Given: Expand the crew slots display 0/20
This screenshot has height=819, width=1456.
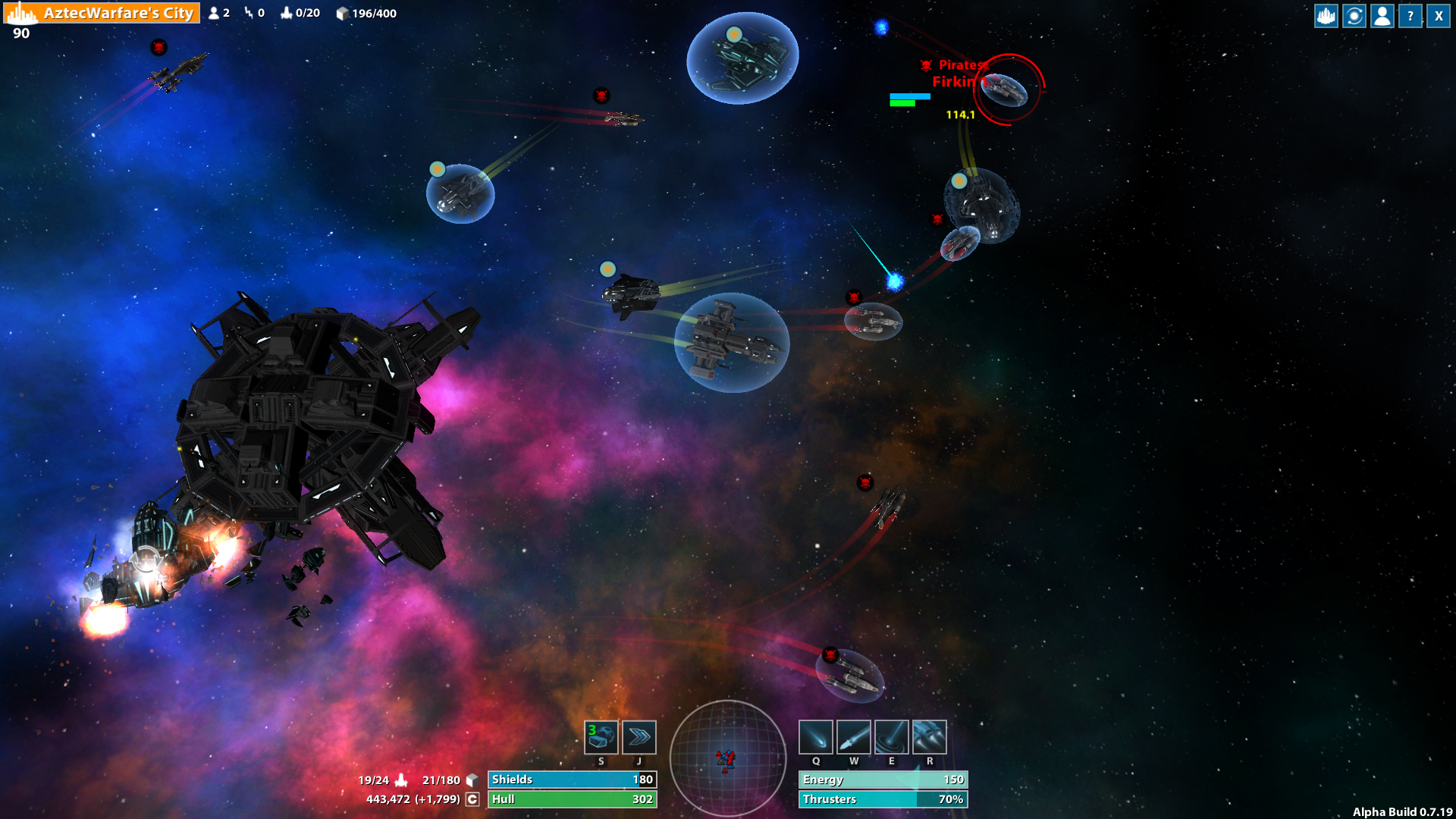Looking at the screenshot, I should coord(301,13).
